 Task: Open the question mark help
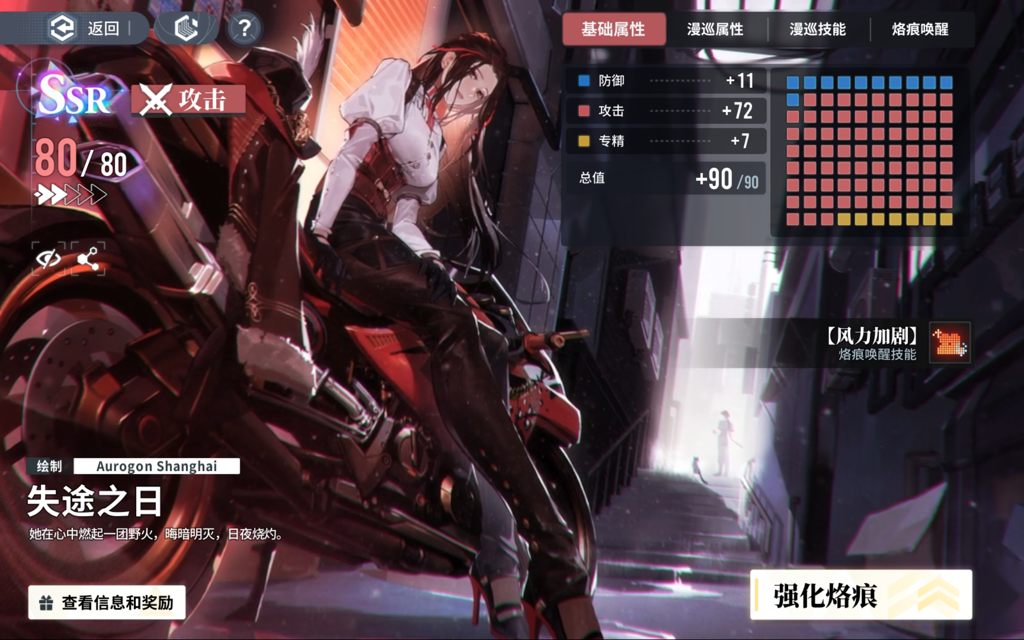coord(243,28)
